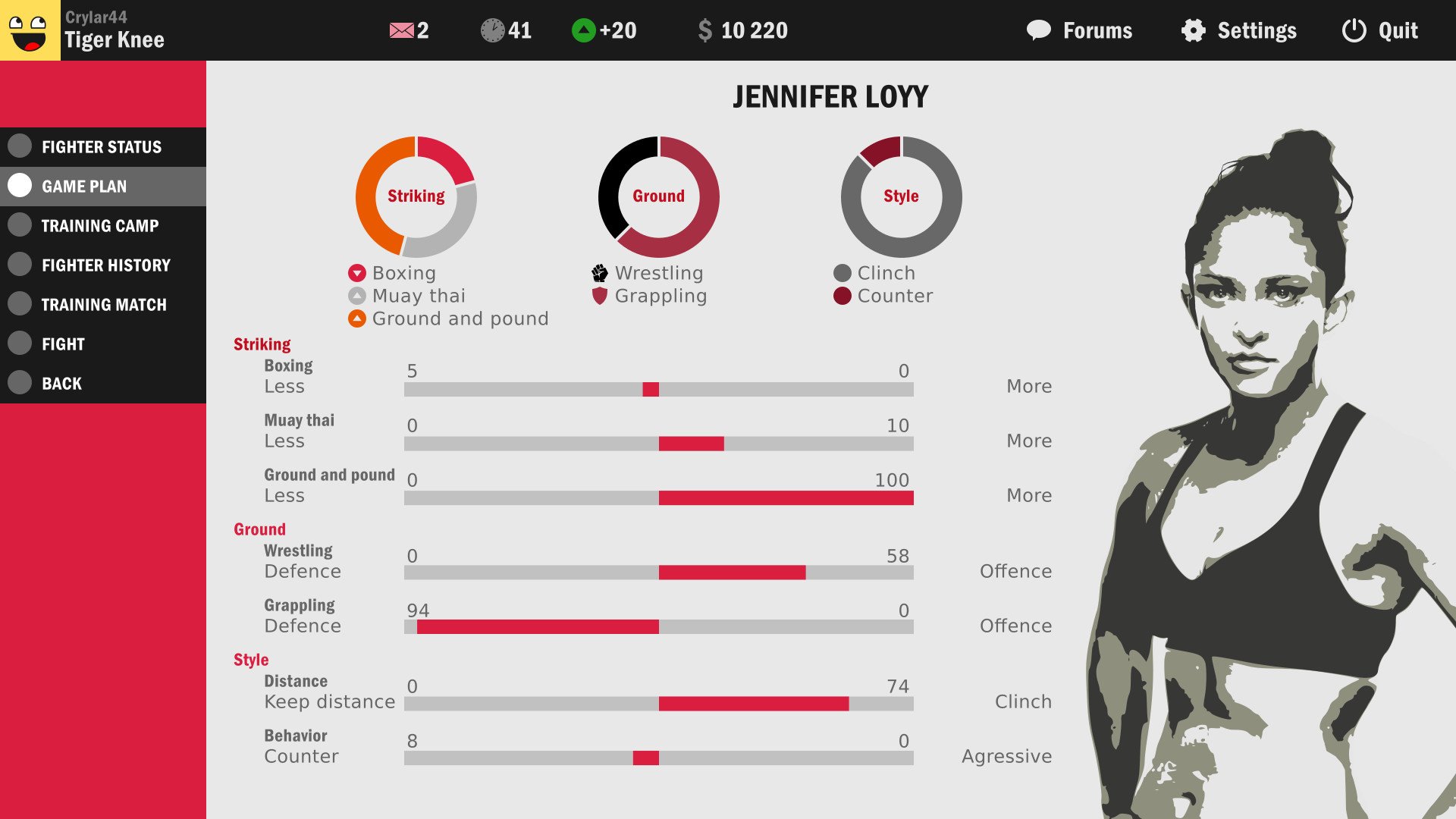
Task: Click the Muay thai legend icon
Action: (356, 296)
